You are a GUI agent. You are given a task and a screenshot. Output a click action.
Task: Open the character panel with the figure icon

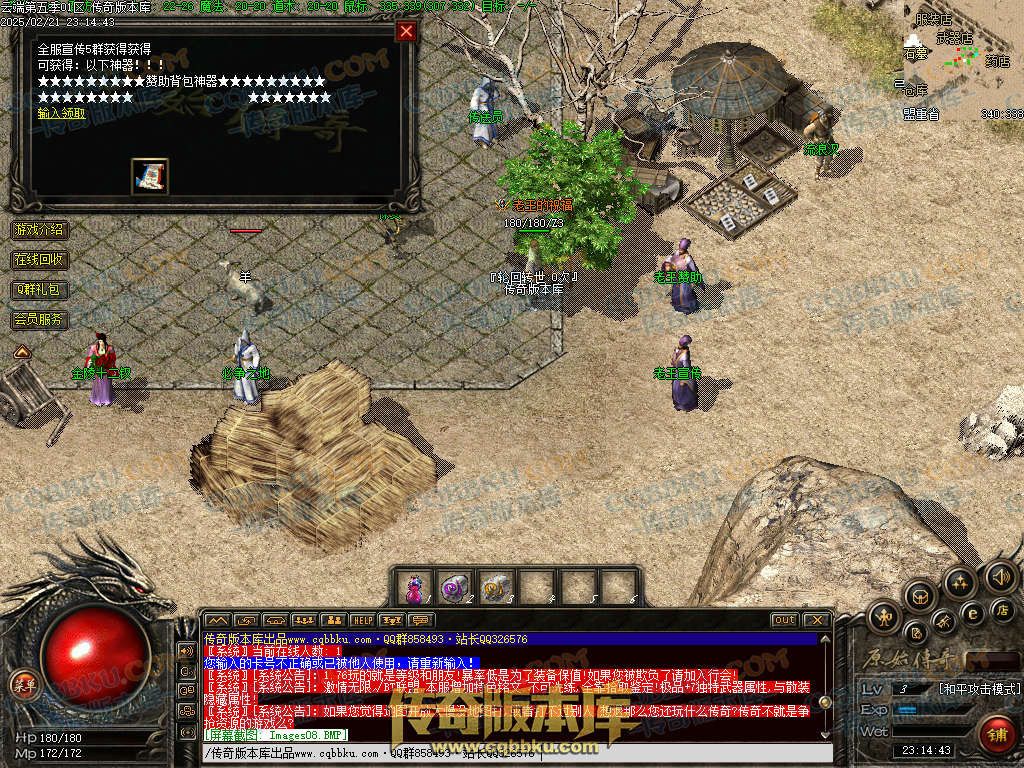pos(884,617)
